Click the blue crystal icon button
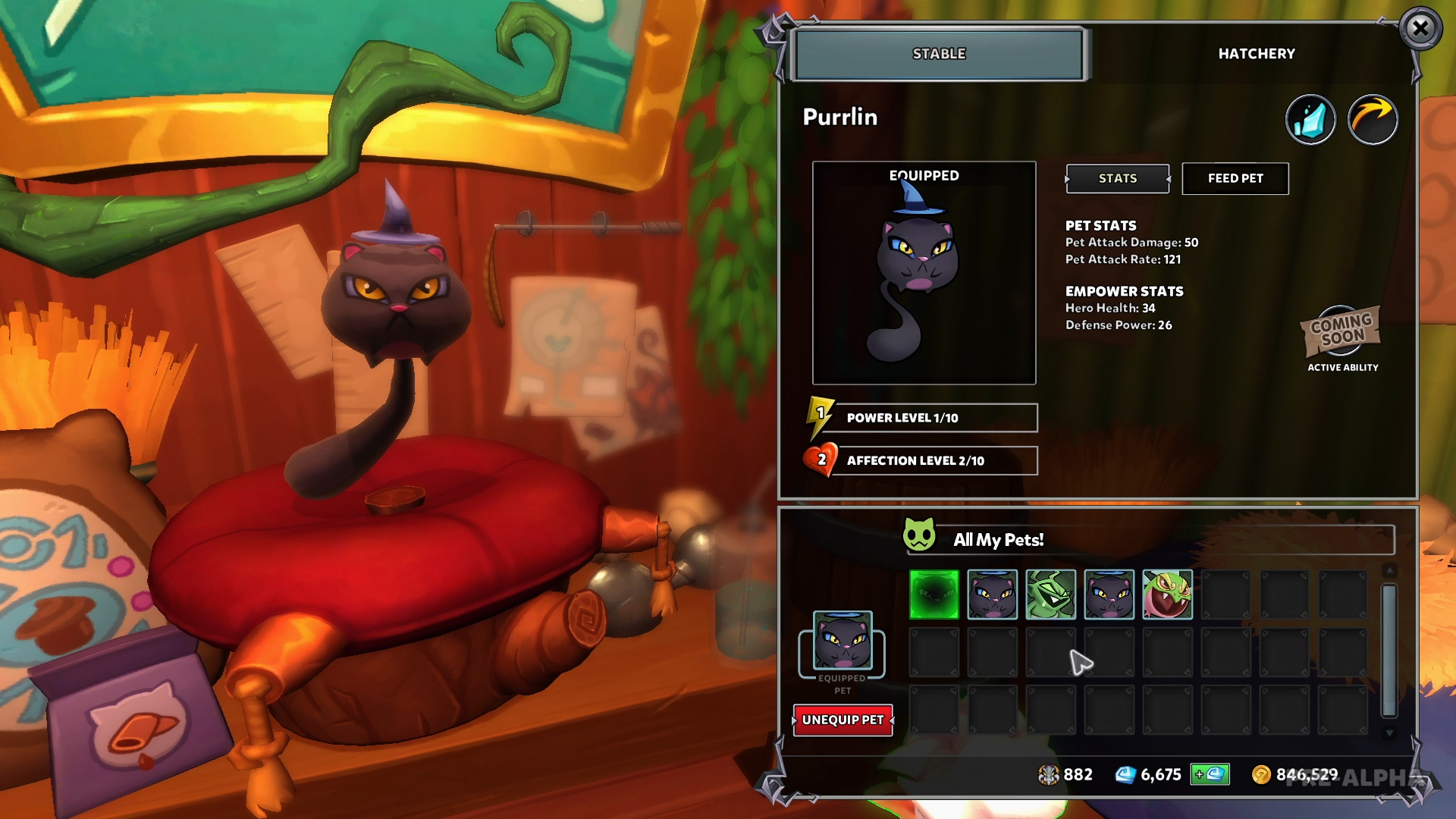Viewport: 1456px width, 819px height. tap(1310, 120)
